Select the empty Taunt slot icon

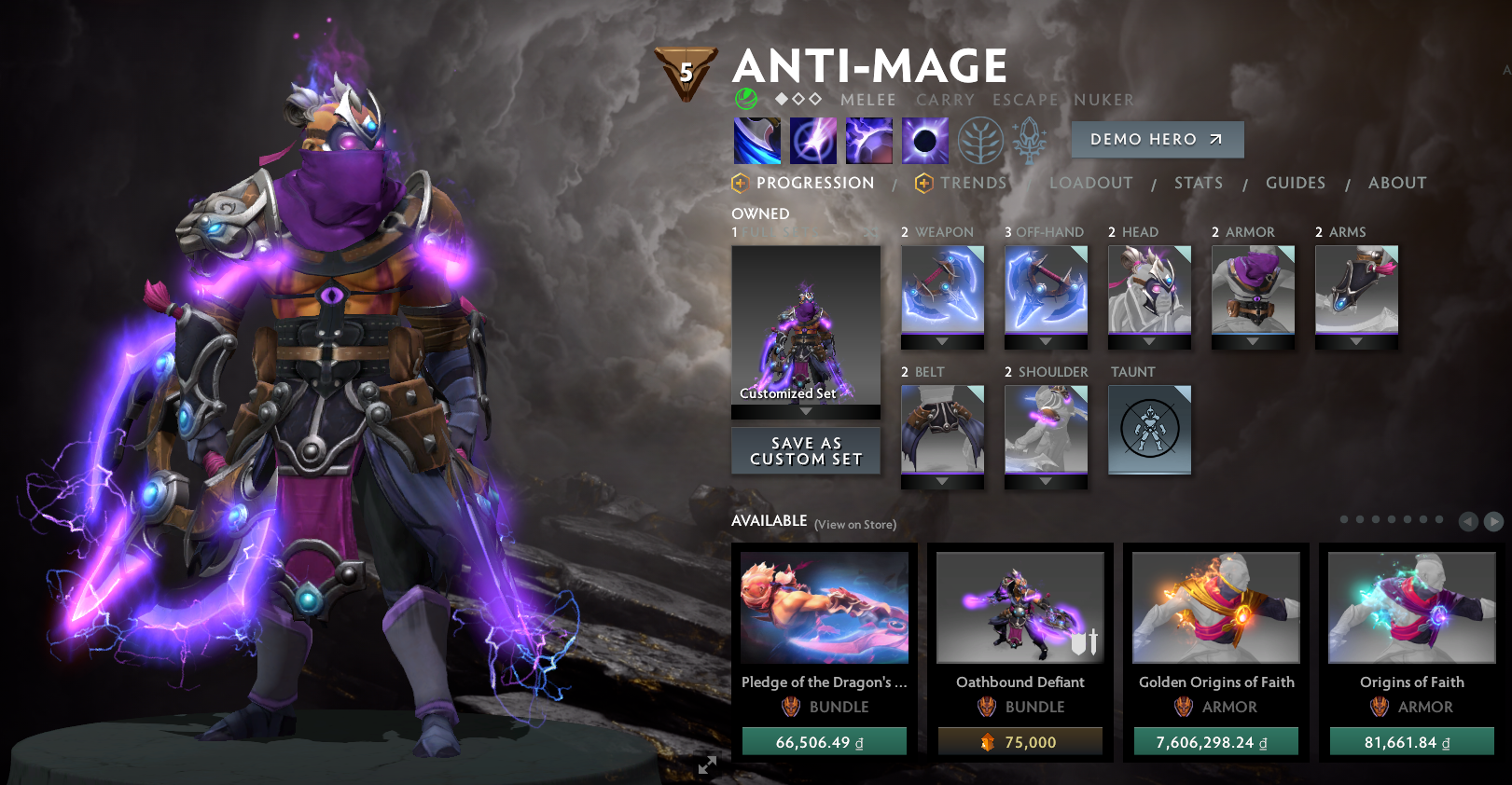tap(1149, 430)
